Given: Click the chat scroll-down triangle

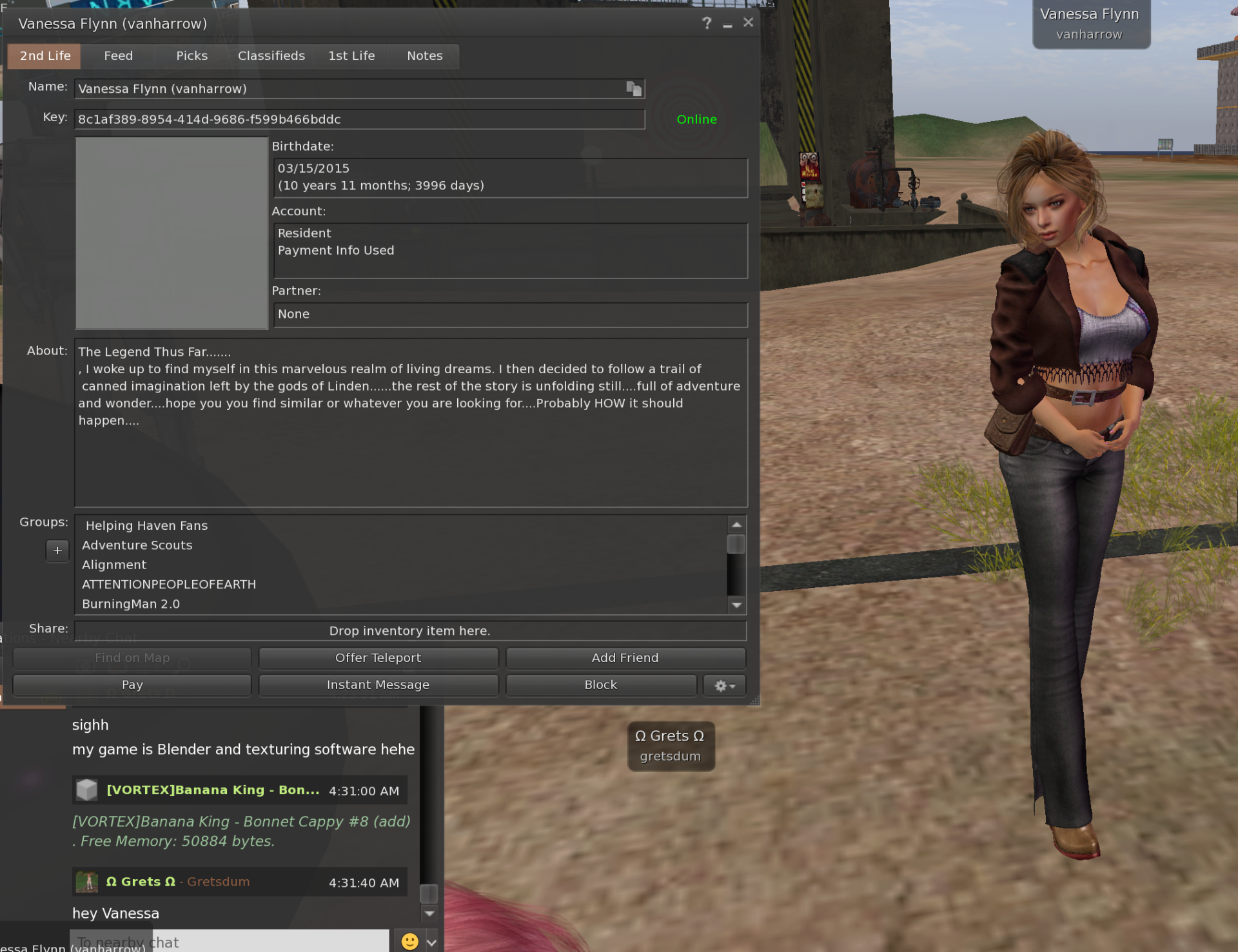Looking at the screenshot, I should click(429, 913).
